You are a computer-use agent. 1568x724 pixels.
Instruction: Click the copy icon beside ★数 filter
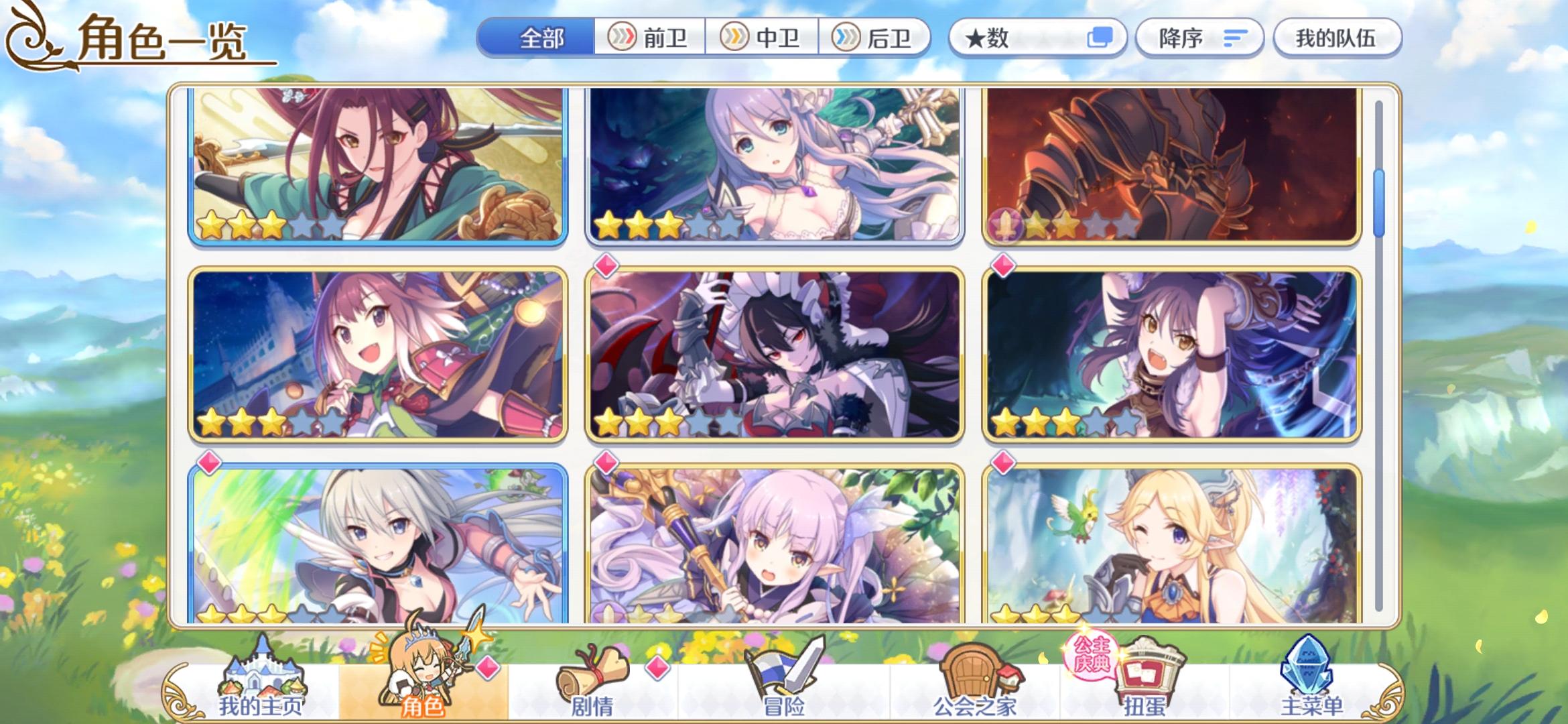[1104, 38]
